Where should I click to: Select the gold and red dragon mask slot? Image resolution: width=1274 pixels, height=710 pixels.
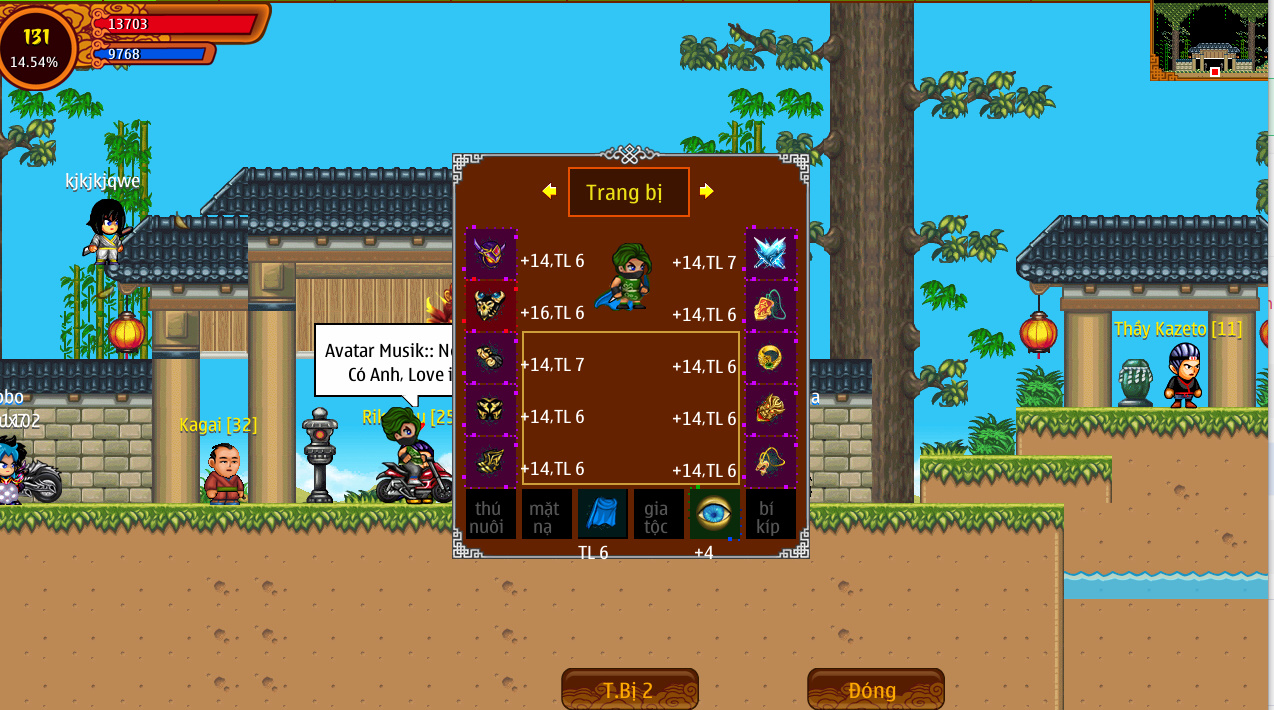[x=771, y=410]
